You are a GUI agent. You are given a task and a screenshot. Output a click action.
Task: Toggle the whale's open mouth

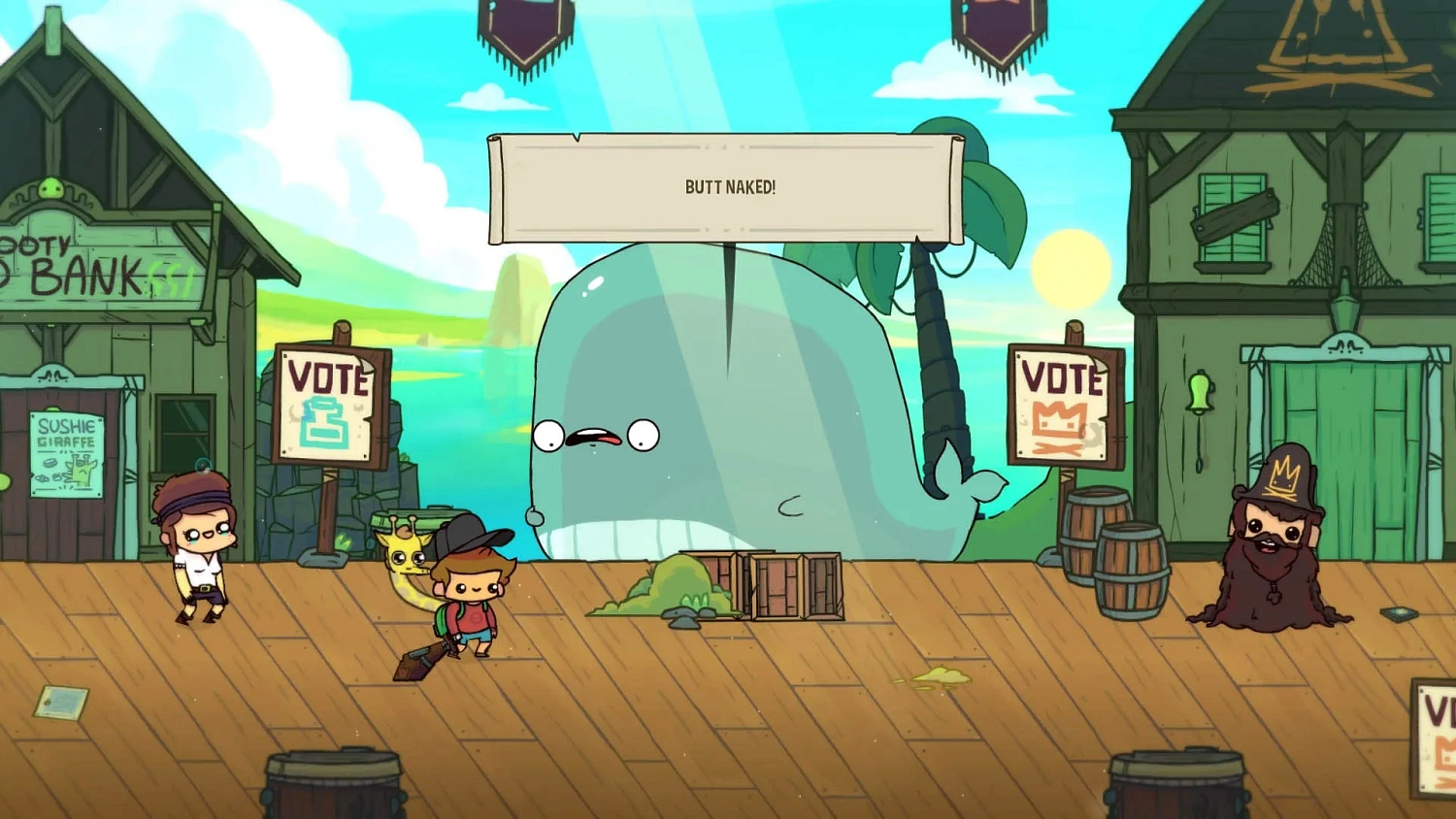coord(596,437)
